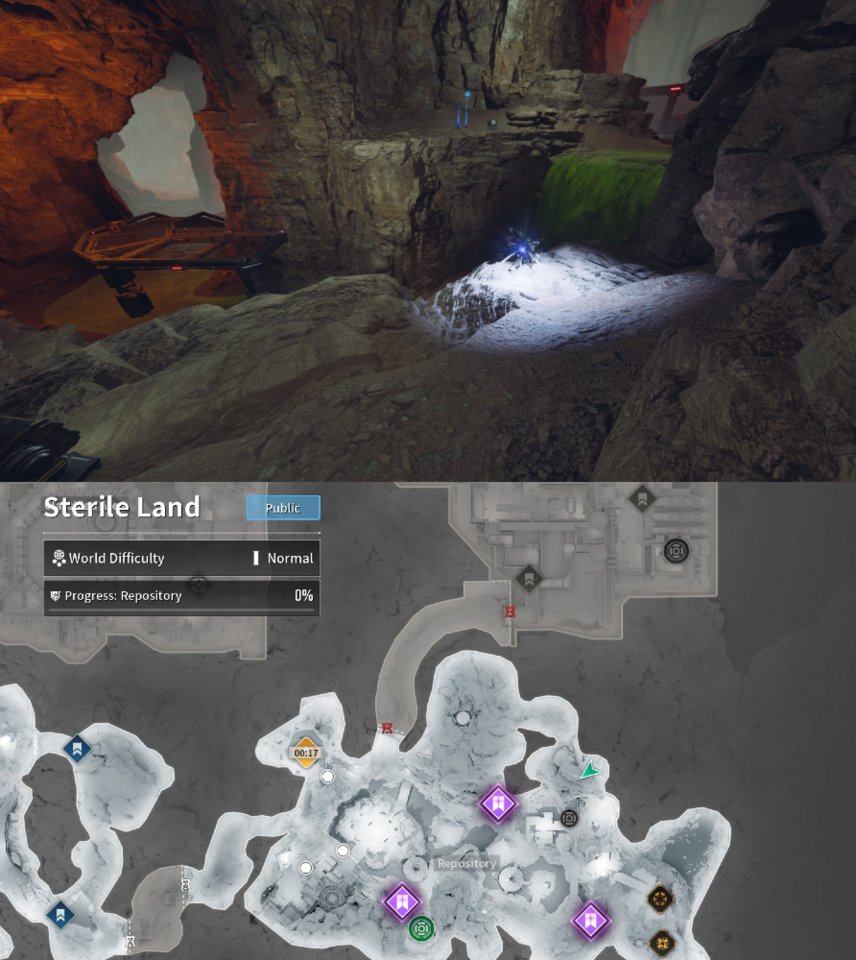Select the orange 00:17 timer map marker
Image resolution: width=856 pixels, height=960 pixels.
306,753
